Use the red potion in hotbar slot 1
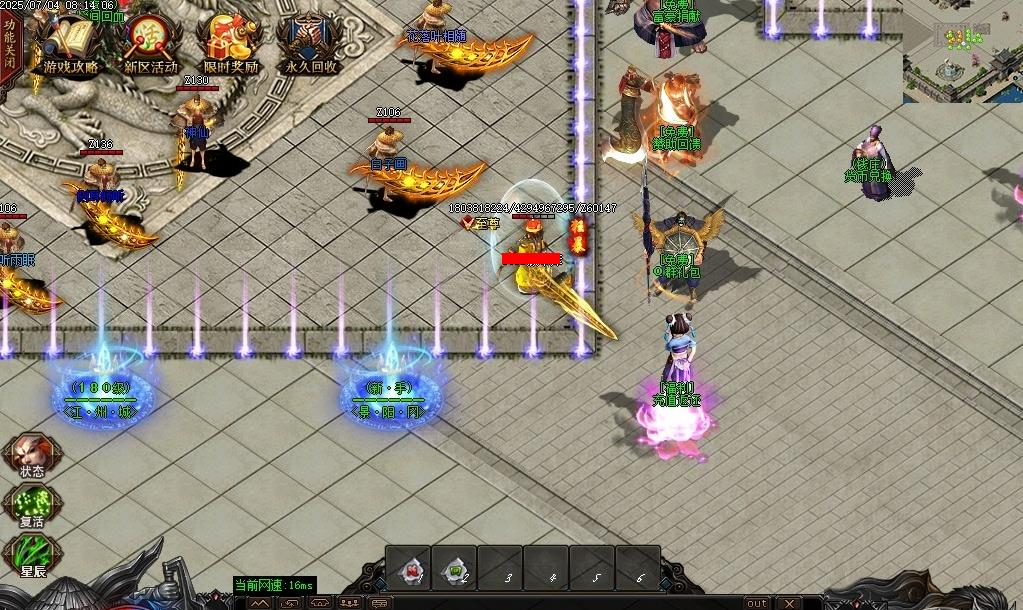 tap(409, 569)
